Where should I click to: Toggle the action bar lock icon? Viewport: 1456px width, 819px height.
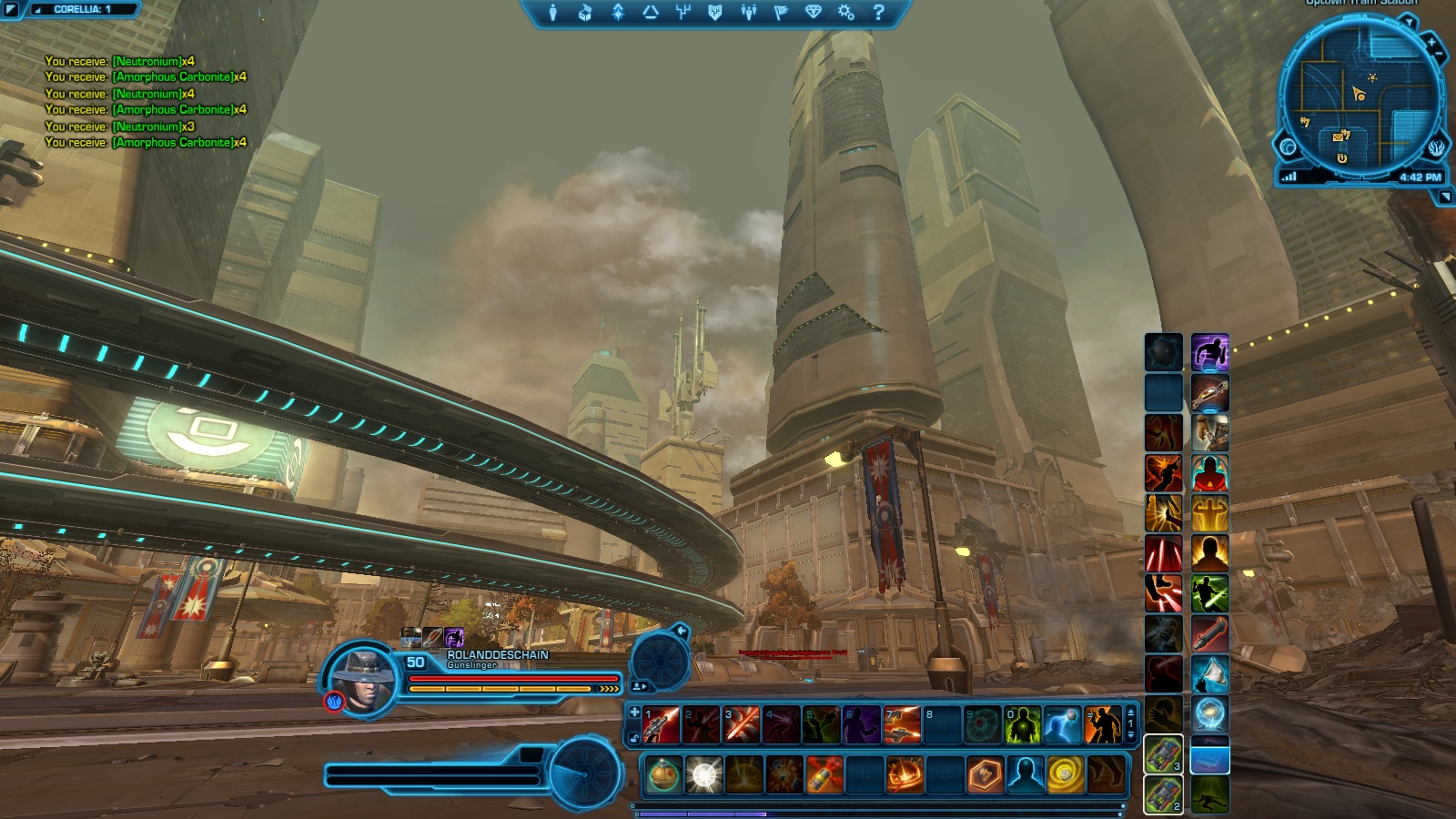pos(635,738)
